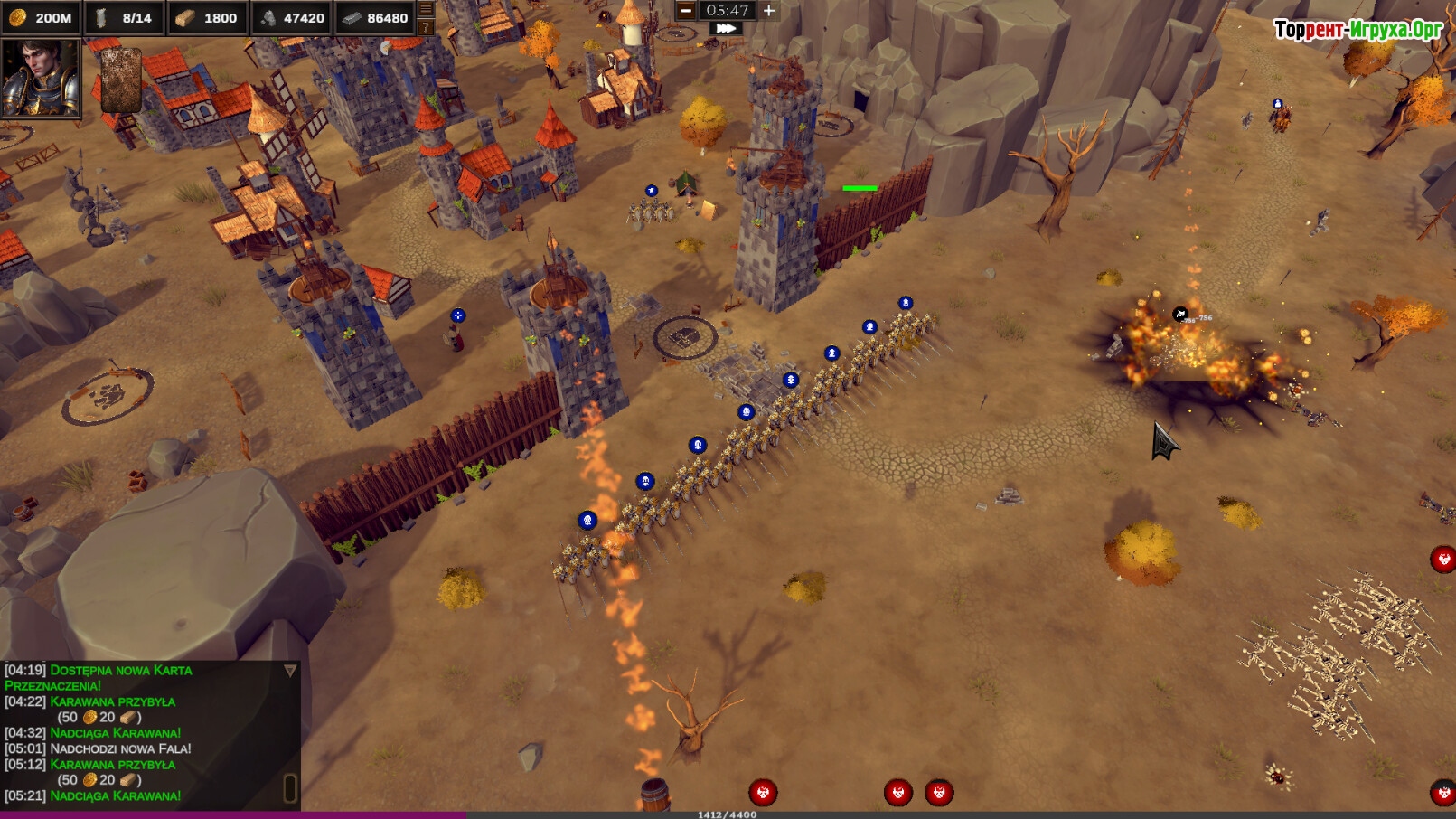
Task: Click the stone resource counter
Action: click(292, 18)
